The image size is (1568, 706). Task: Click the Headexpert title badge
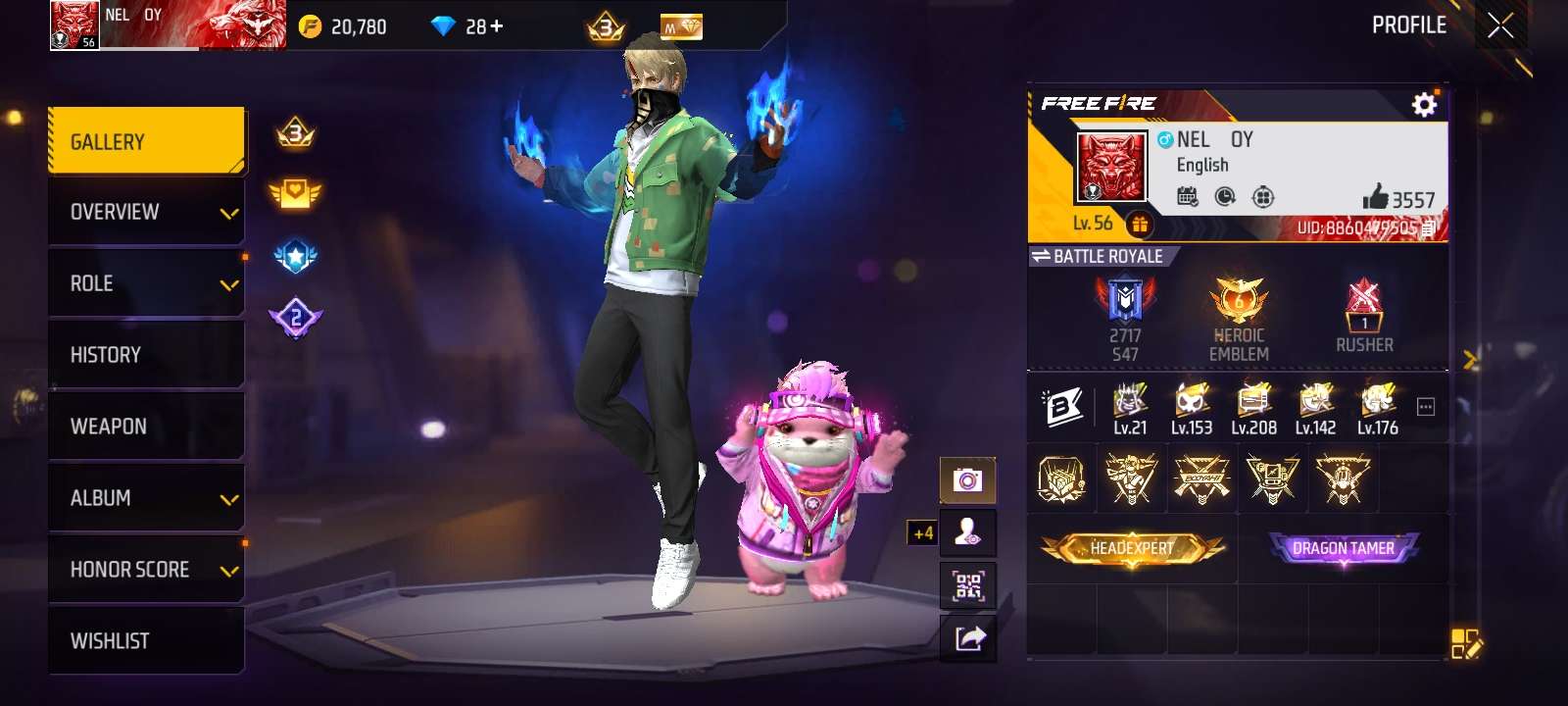[1132, 548]
